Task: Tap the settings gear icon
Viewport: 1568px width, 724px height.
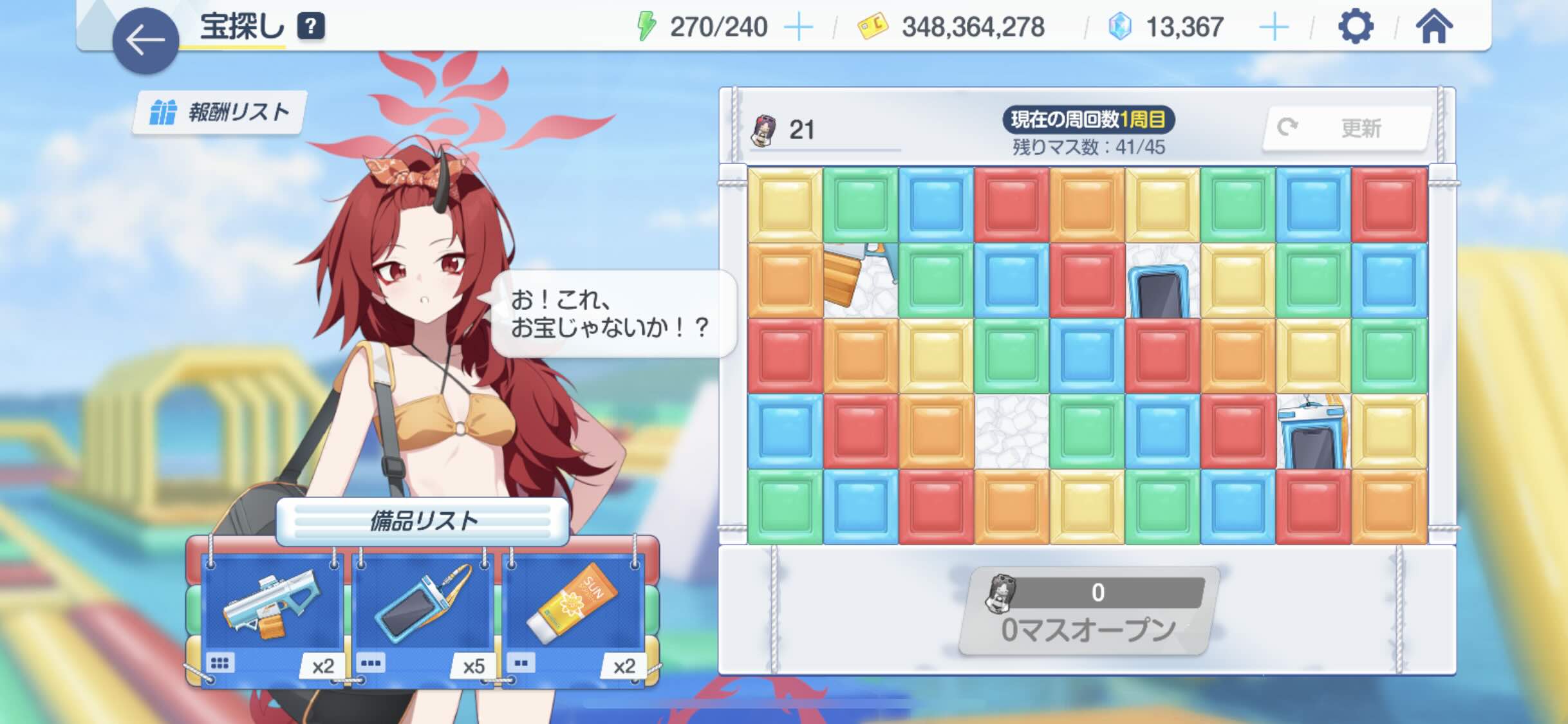Action: tap(1356, 26)
